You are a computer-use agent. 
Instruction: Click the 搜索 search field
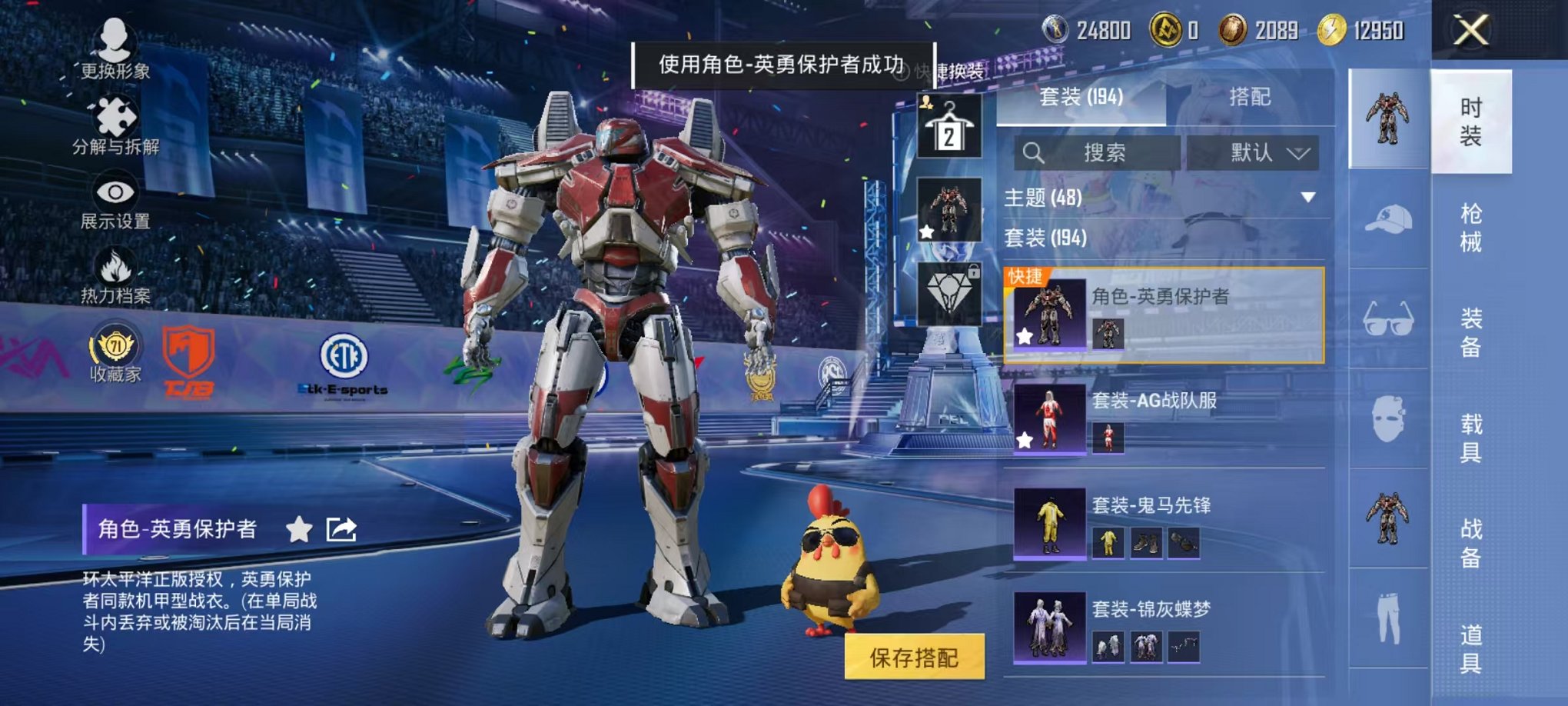click(x=1098, y=153)
